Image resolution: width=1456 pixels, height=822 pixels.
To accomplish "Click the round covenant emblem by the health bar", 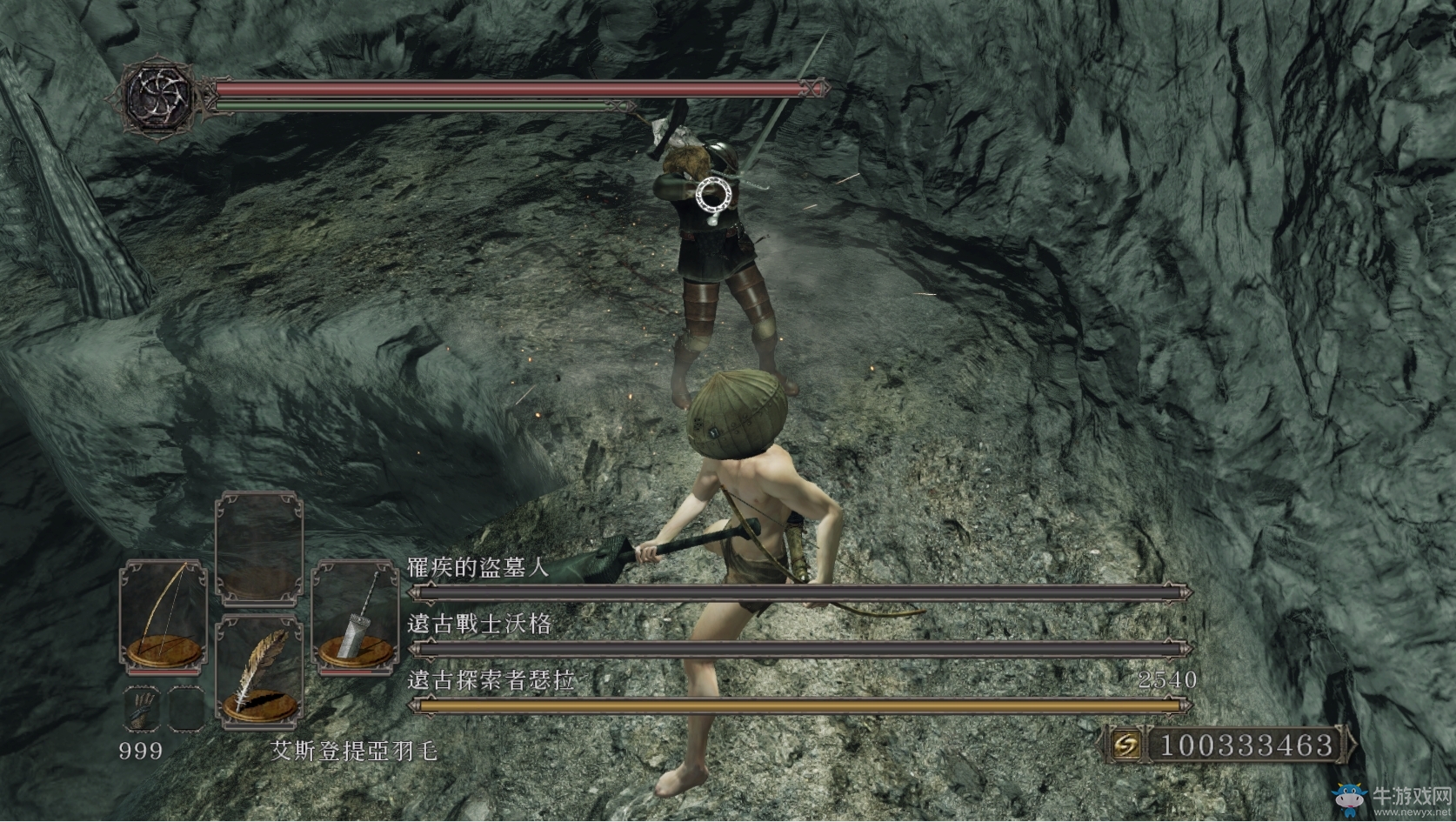I will (157, 97).
